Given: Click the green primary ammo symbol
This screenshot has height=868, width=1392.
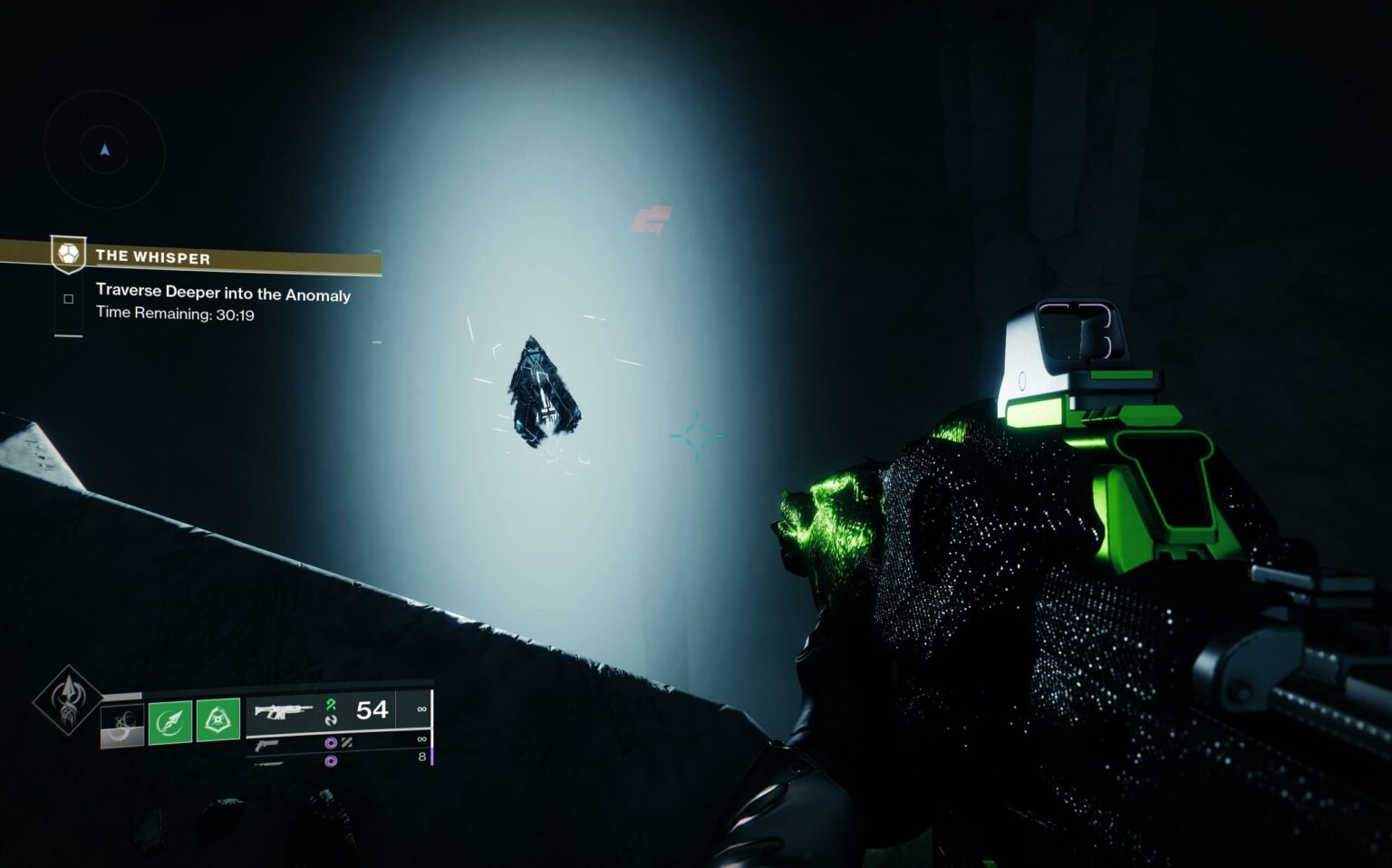Looking at the screenshot, I should [332, 704].
